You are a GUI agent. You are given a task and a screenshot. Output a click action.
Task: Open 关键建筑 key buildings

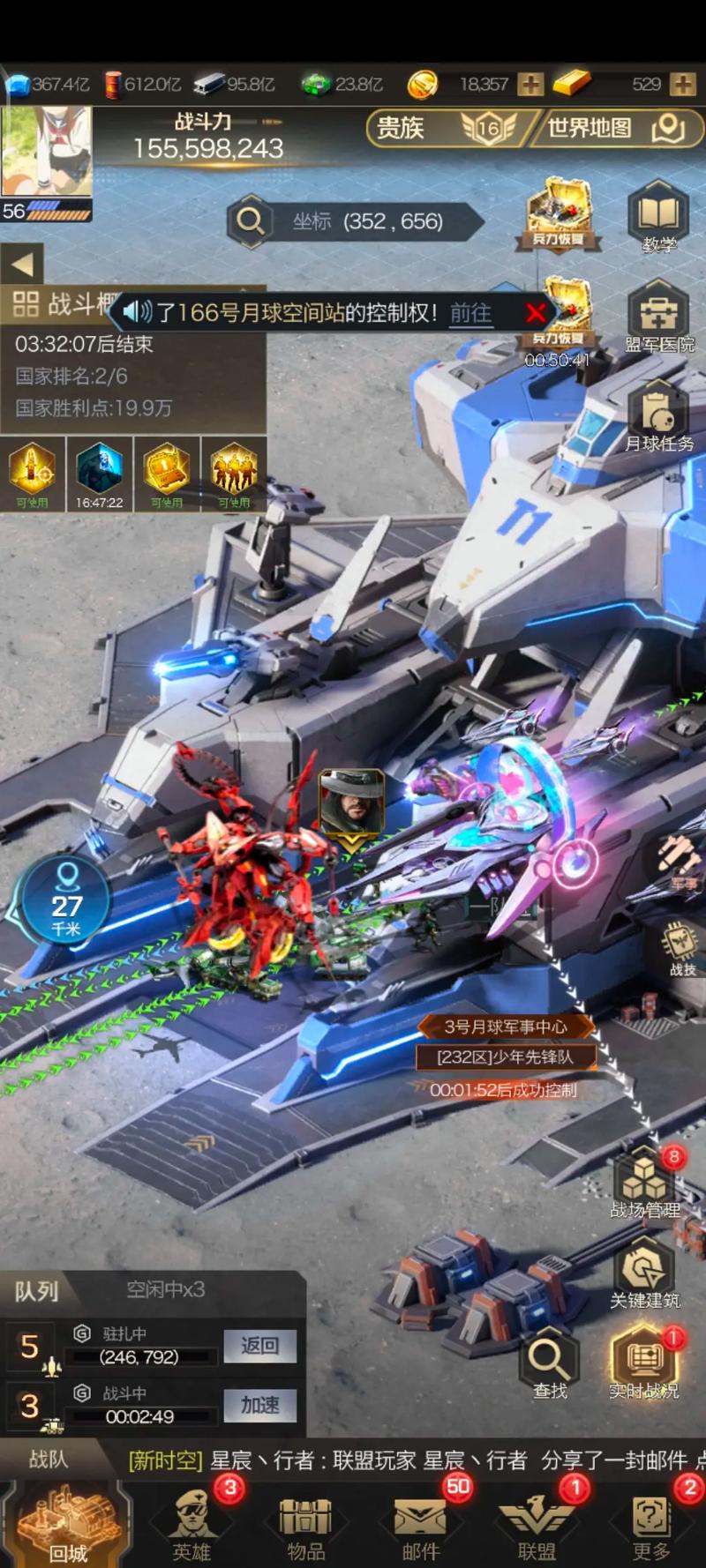point(645,1274)
